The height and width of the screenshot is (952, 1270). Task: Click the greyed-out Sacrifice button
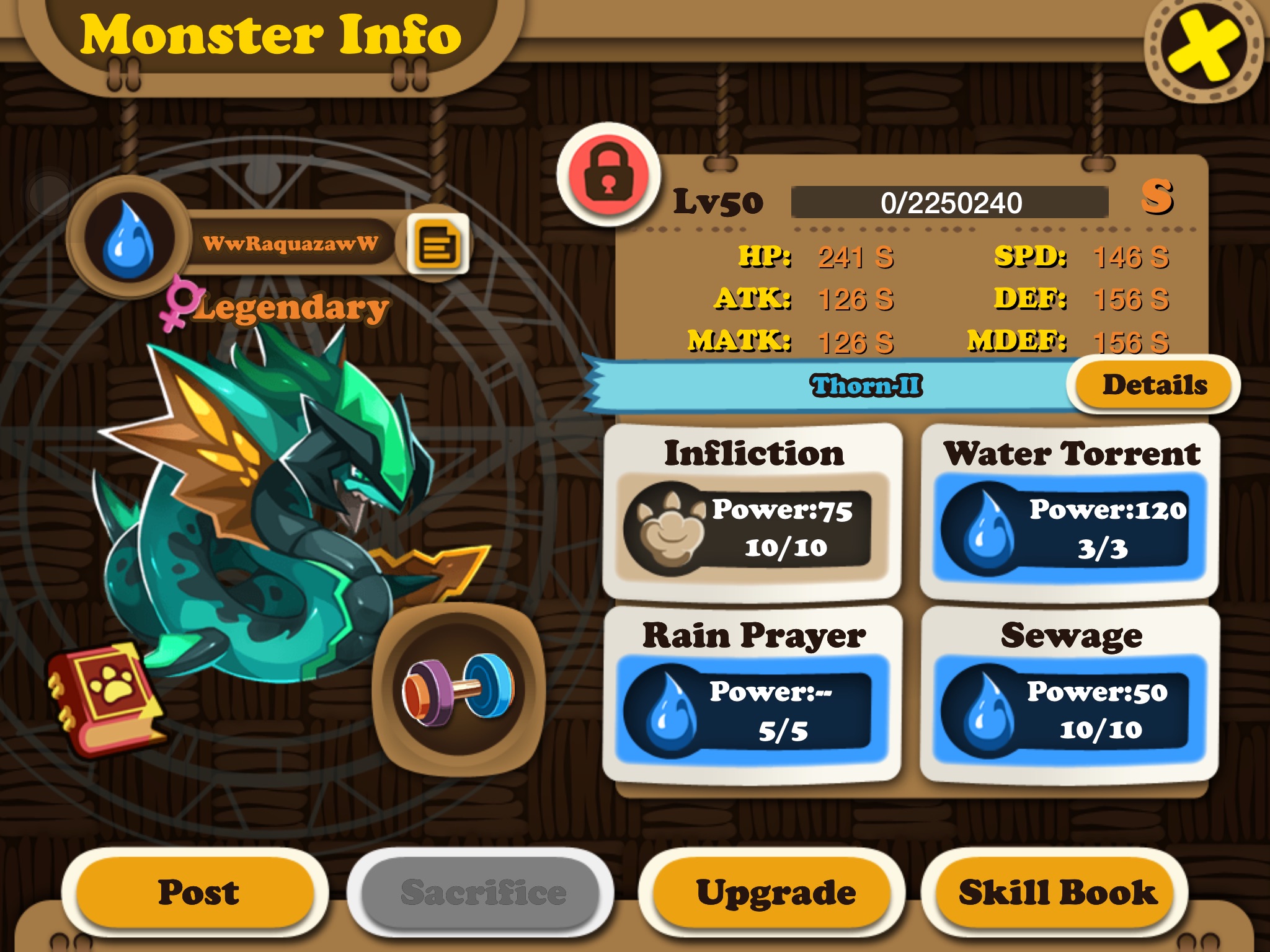[482, 892]
